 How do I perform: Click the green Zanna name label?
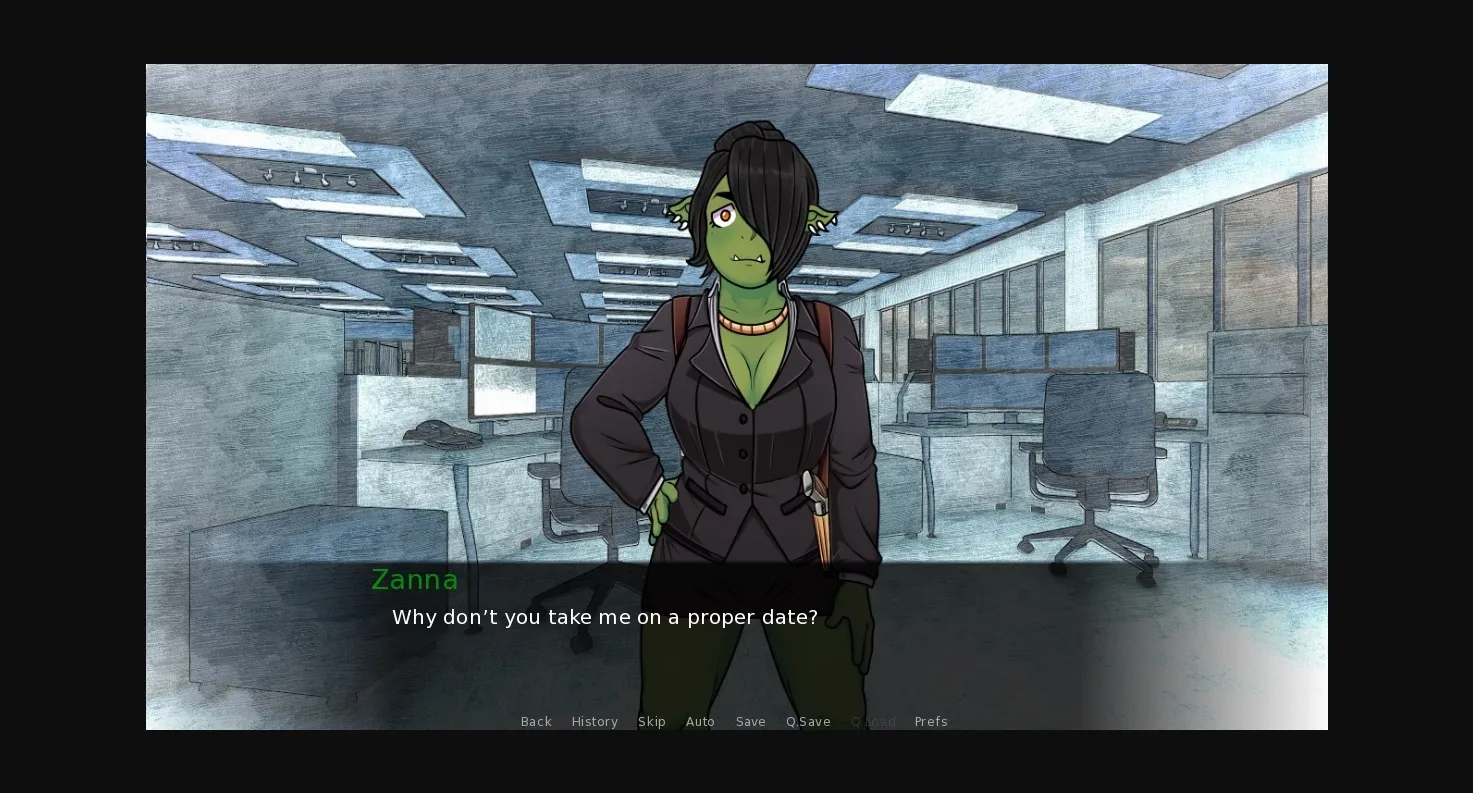point(414,579)
